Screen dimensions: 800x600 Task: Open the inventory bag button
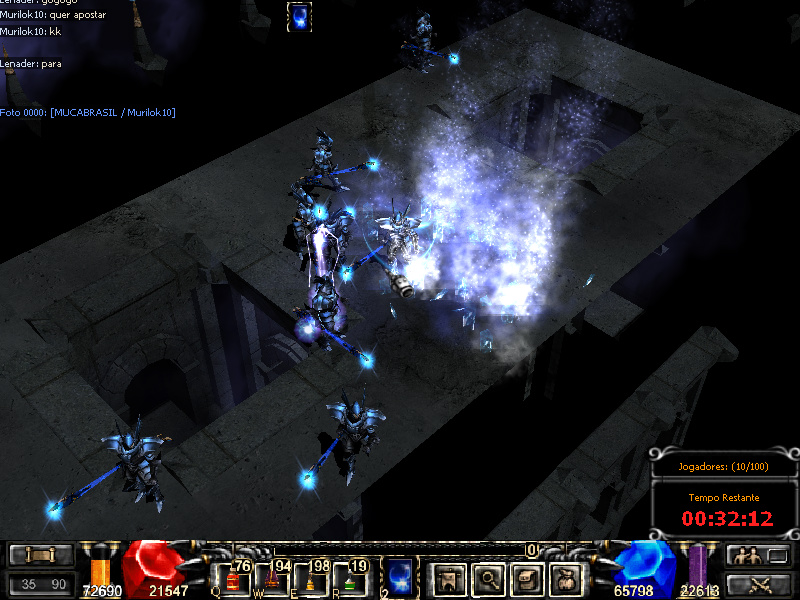pos(566,577)
